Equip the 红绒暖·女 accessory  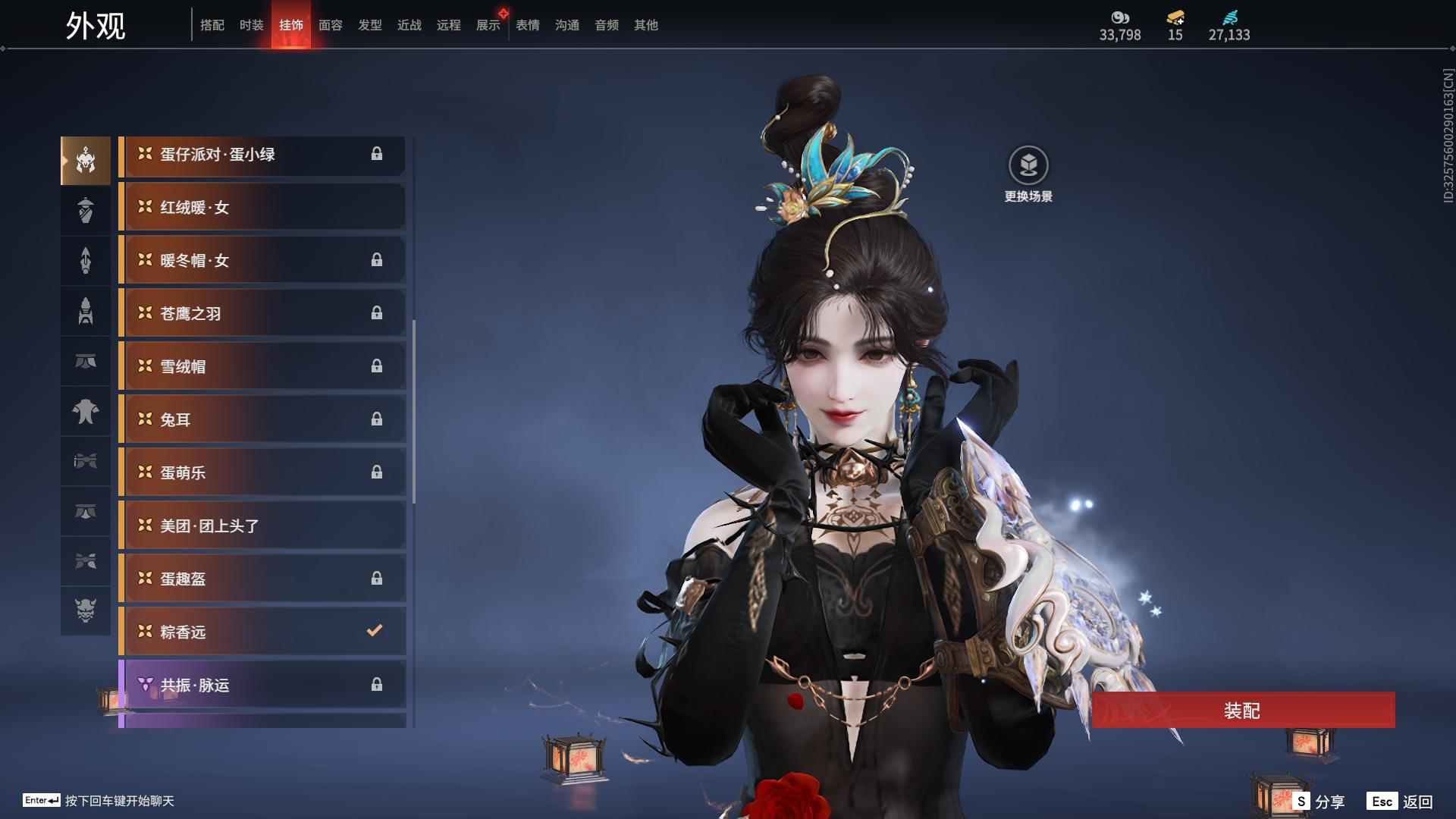(x=262, y=207)
